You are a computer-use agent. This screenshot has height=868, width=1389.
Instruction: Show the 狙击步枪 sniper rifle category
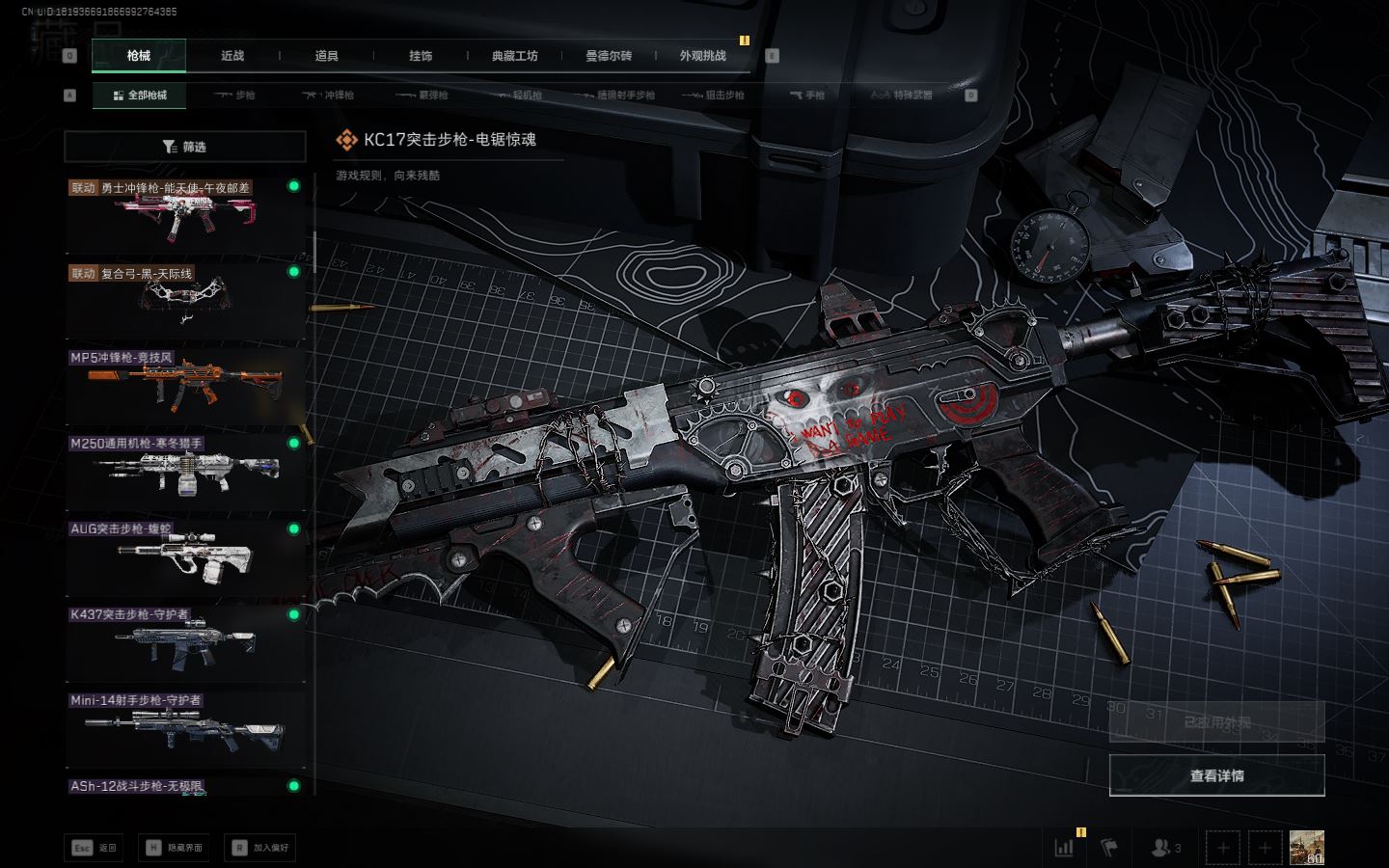(x=714, y=95)
